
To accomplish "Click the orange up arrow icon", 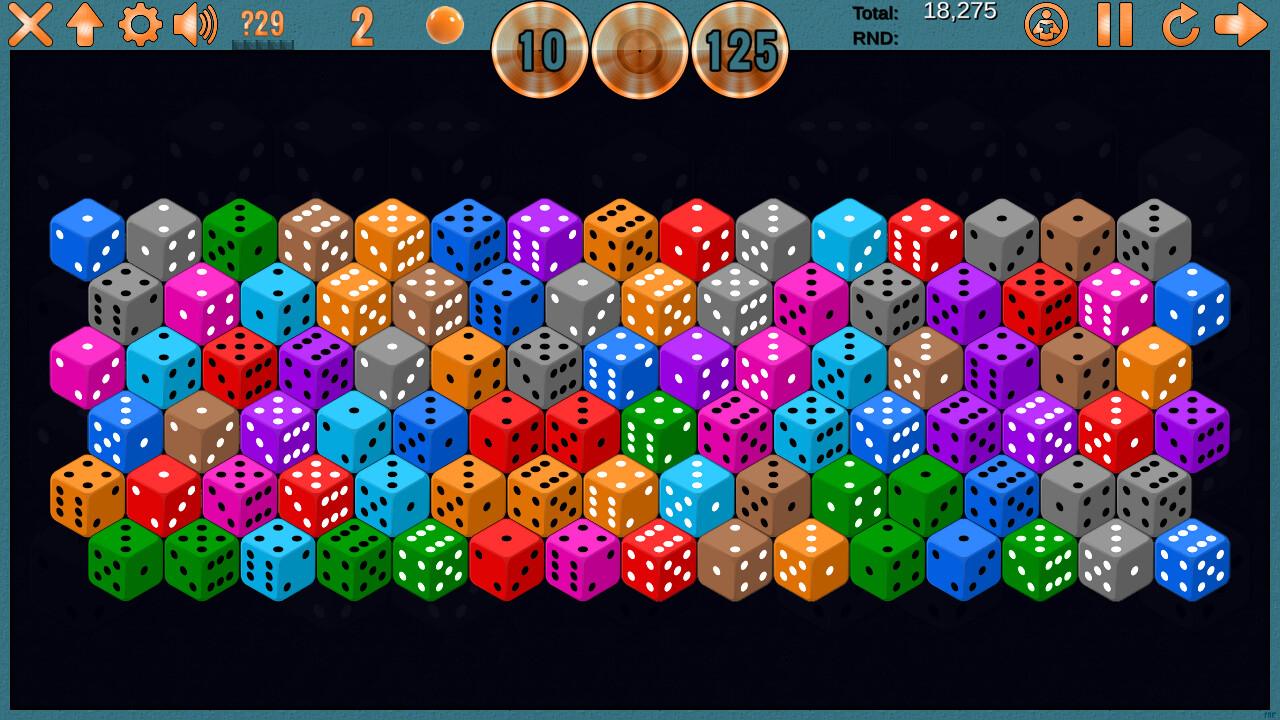I will tap(85, 25).
